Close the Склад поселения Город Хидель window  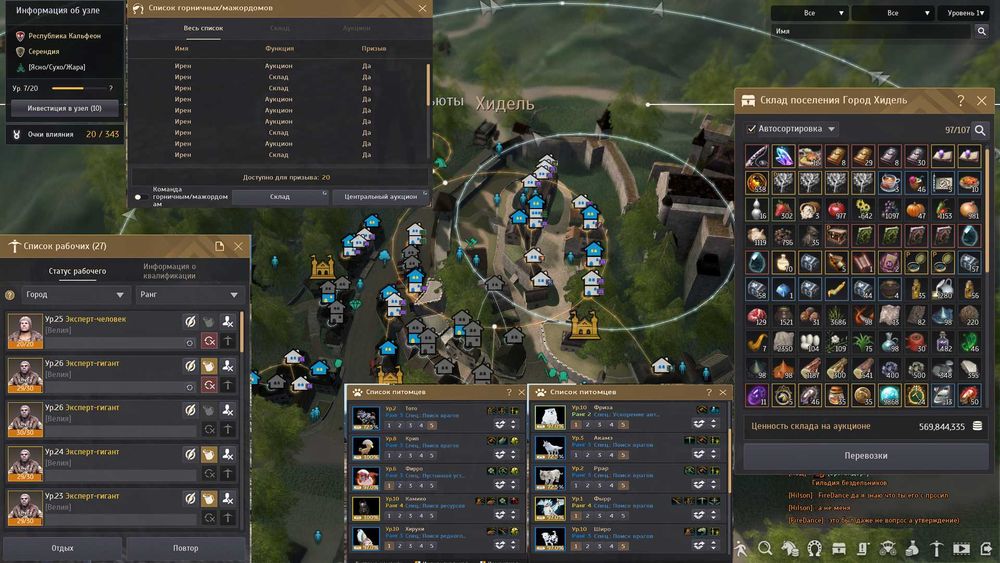[x=982, y=101]
